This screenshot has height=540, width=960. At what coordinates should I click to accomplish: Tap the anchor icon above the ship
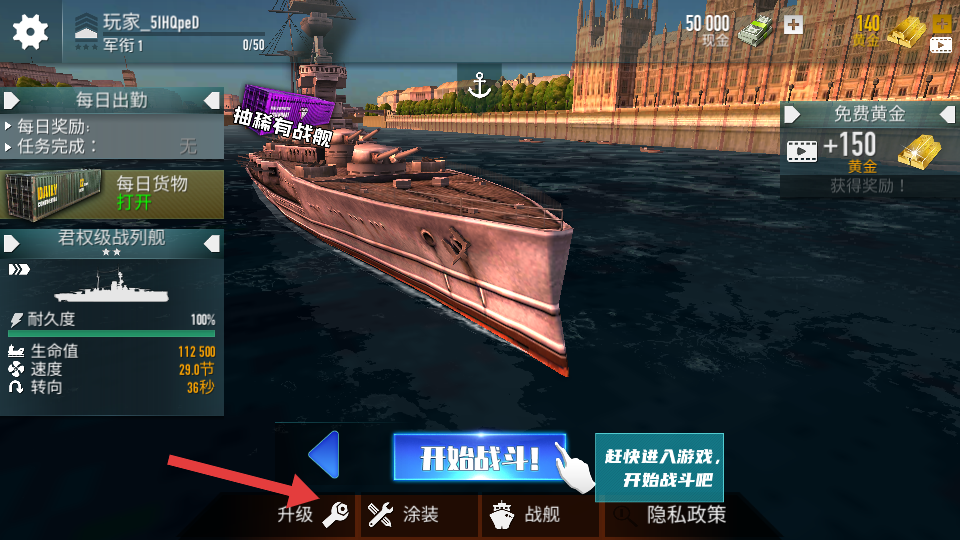pos(481,86)
